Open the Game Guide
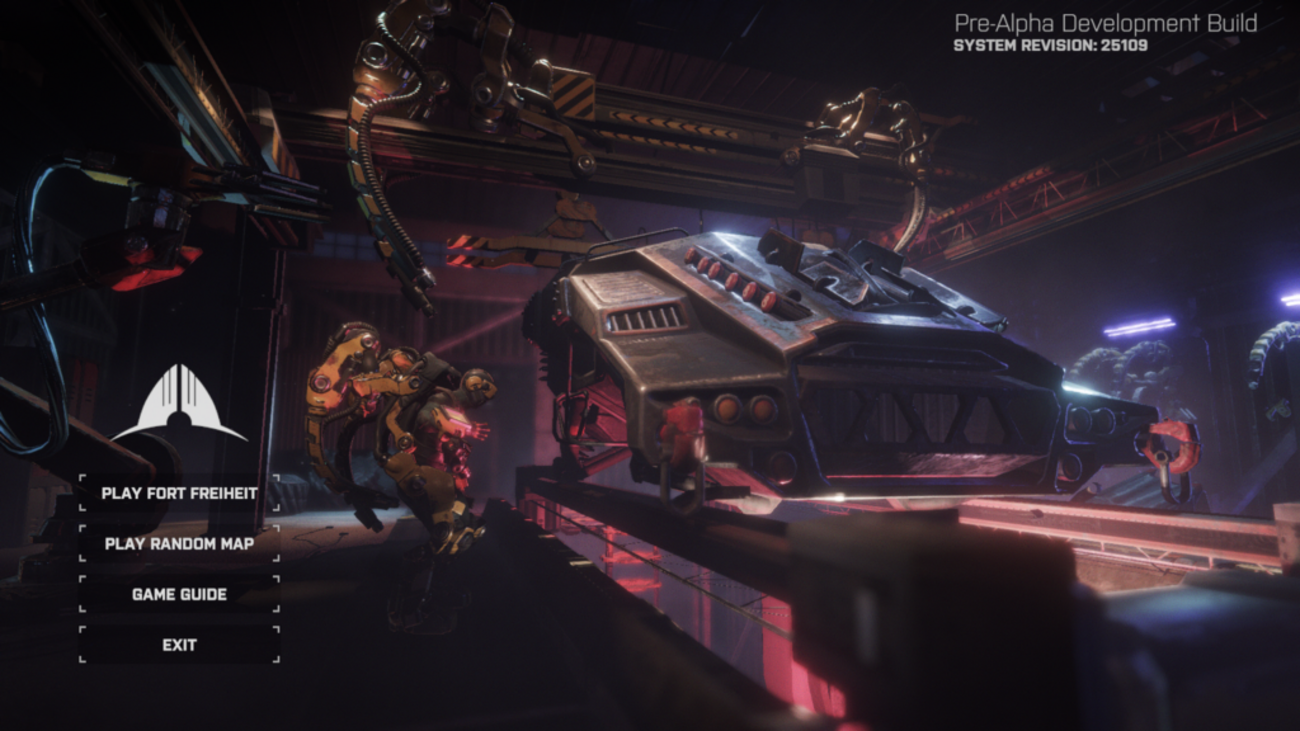Viewport: 1300px width, 731px height. [179, 594]
